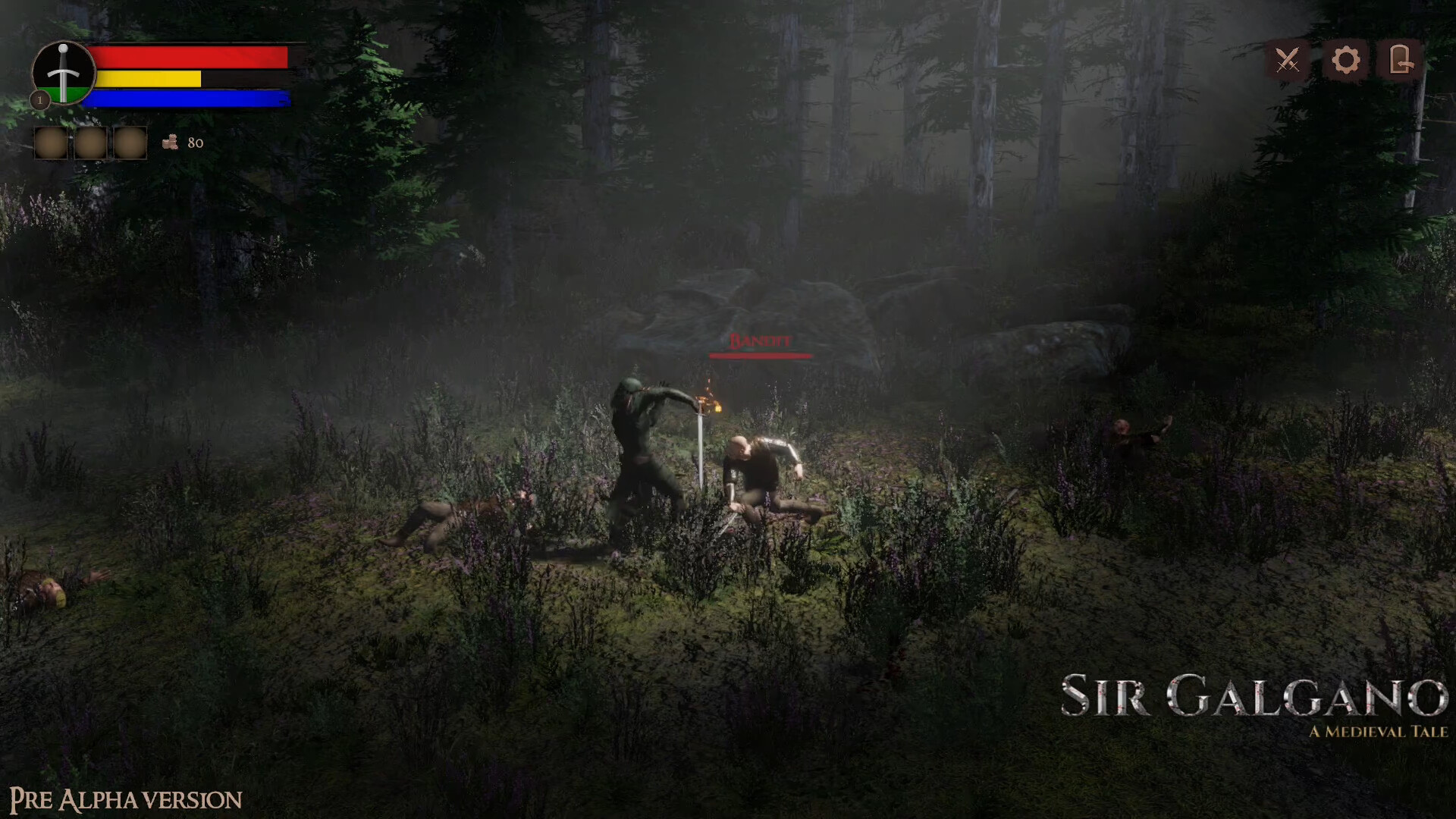Viewport: 1456px width, 819px height.
Task: Select the sword character portrait
Action: pos(64,73)
